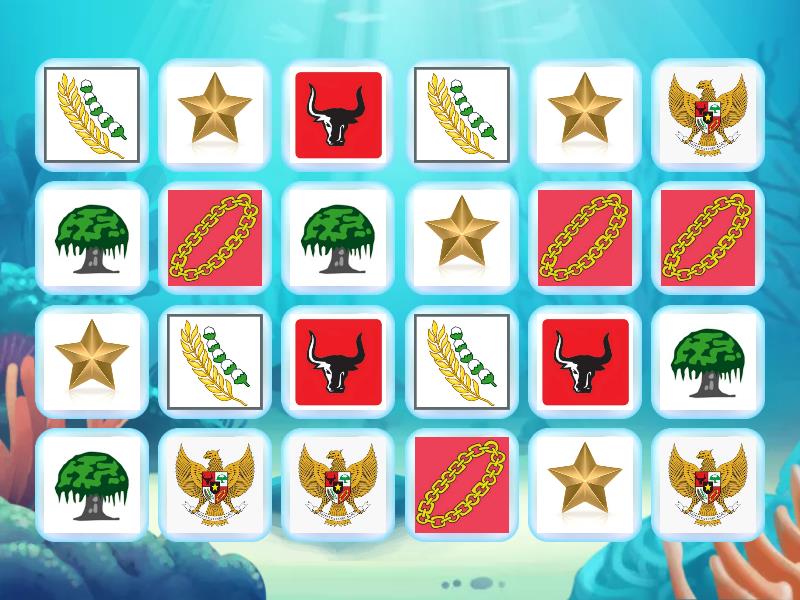The height and width of the screenshot is (600, 800).
Task: Flip the bull card between two rice-and-cotton cards
Action: coord(338,361)
